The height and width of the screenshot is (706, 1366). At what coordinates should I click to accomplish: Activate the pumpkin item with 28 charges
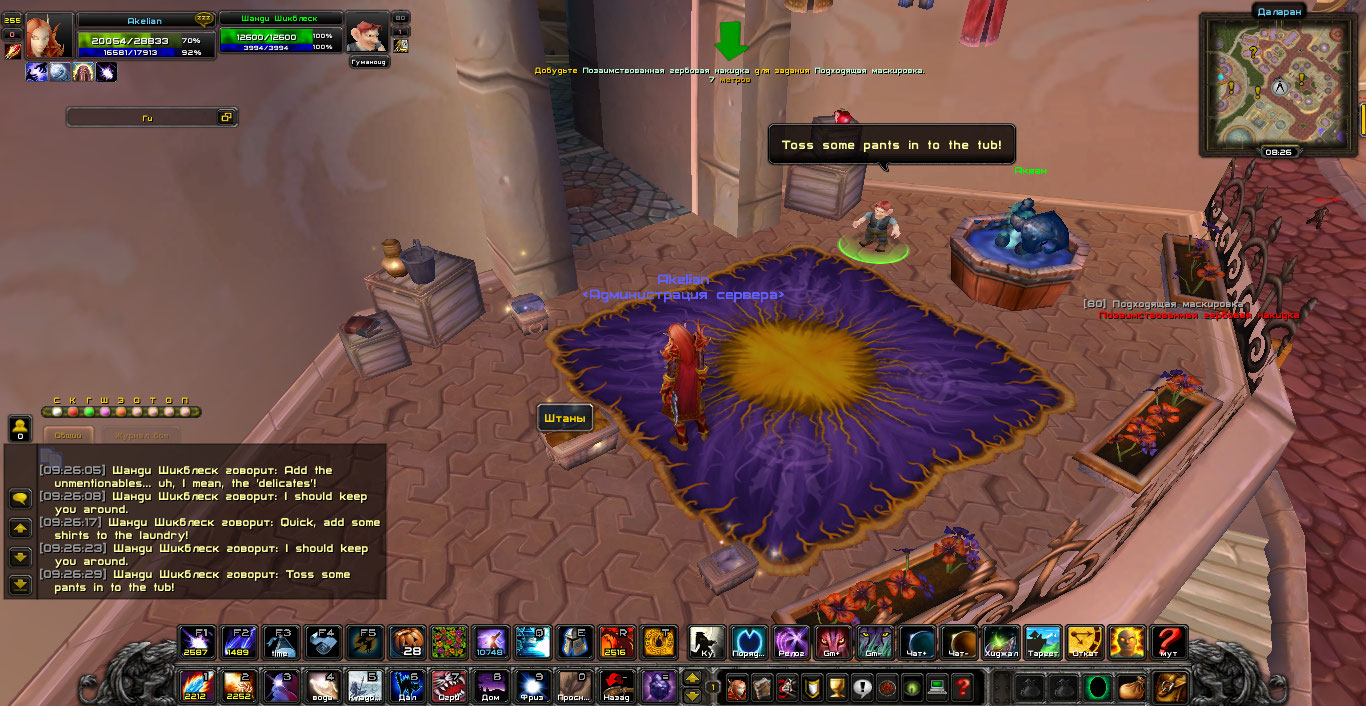(x=407, y=642)
